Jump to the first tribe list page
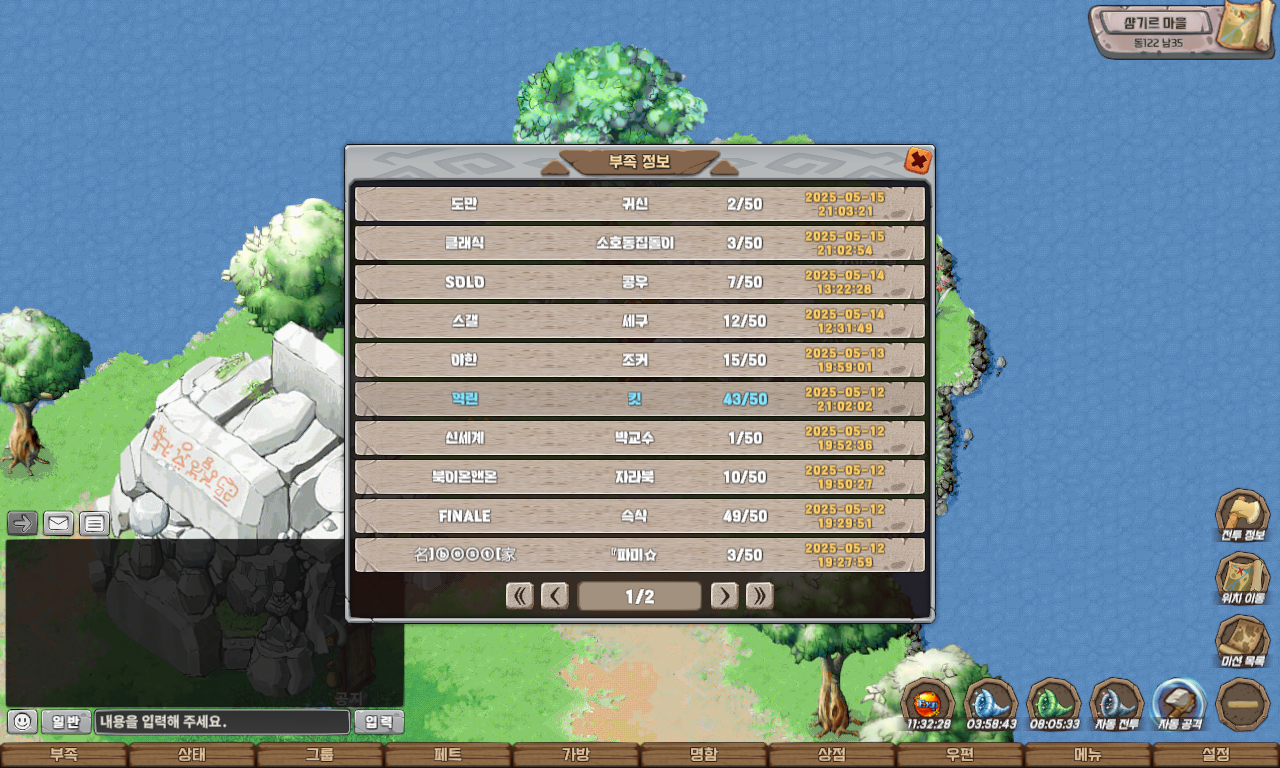The width and height of the screenshot is (1280, 768). click(520, 596)
